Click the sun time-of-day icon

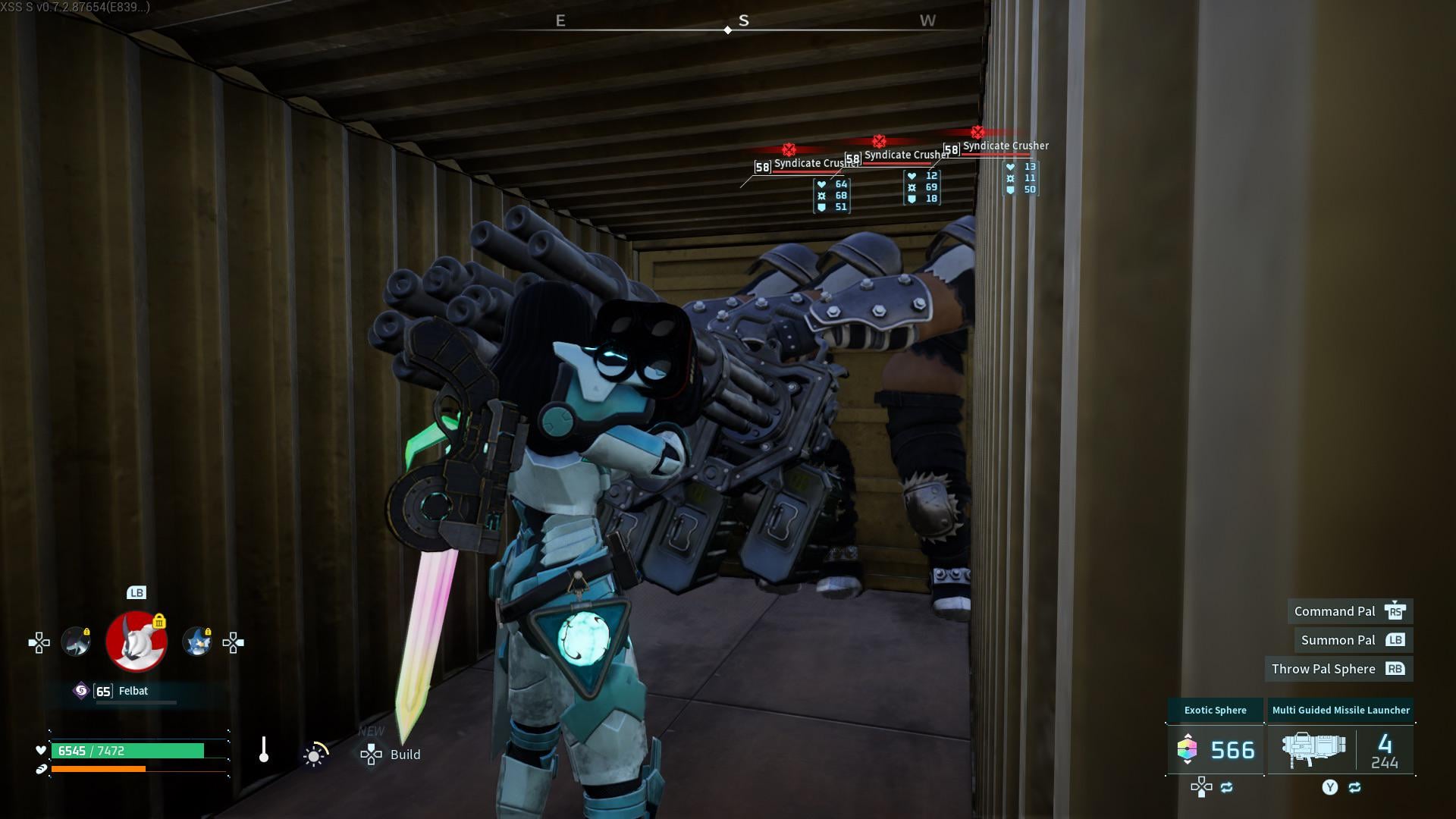(x=315, y=755)
